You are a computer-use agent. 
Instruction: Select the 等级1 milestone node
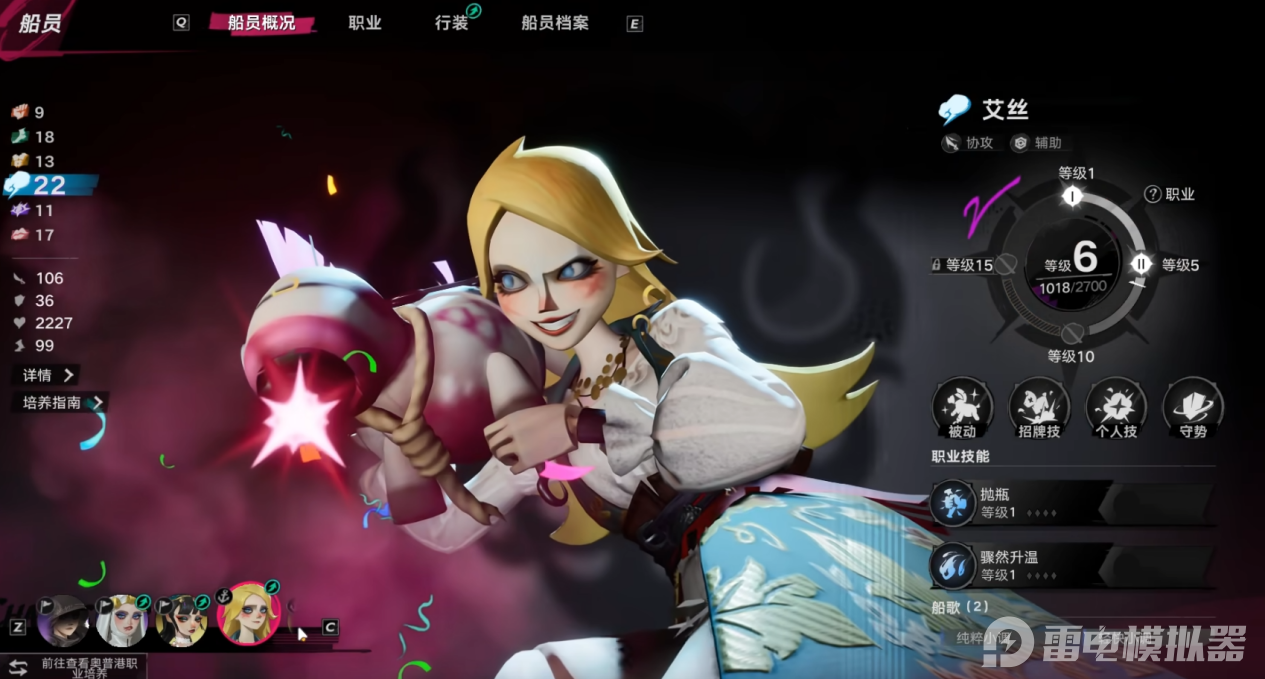(1073, 196)
